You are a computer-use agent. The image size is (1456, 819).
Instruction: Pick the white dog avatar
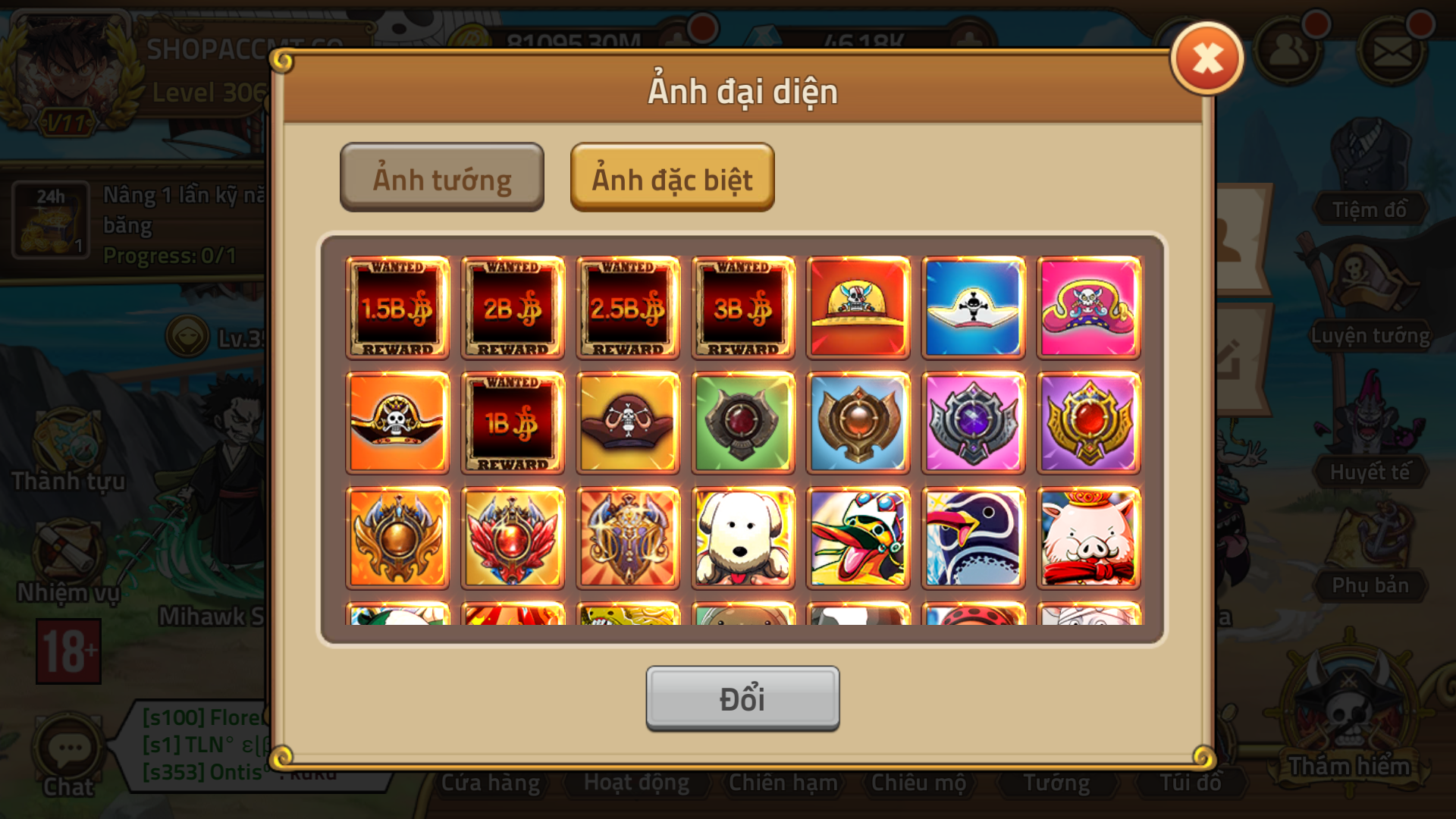742,538
